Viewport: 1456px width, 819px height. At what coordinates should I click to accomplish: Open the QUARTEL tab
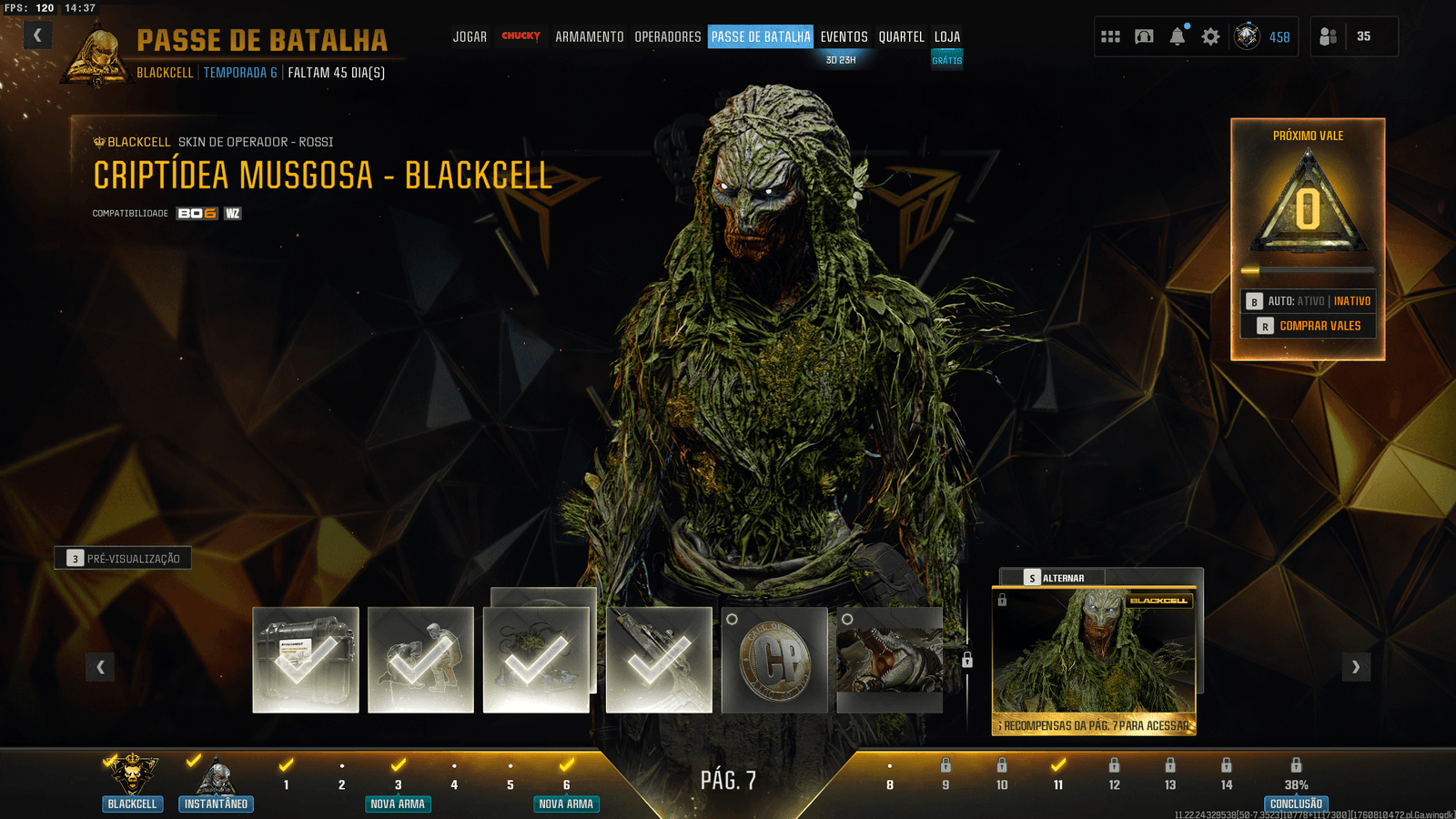pyautogui.click(x=901, y=36)
